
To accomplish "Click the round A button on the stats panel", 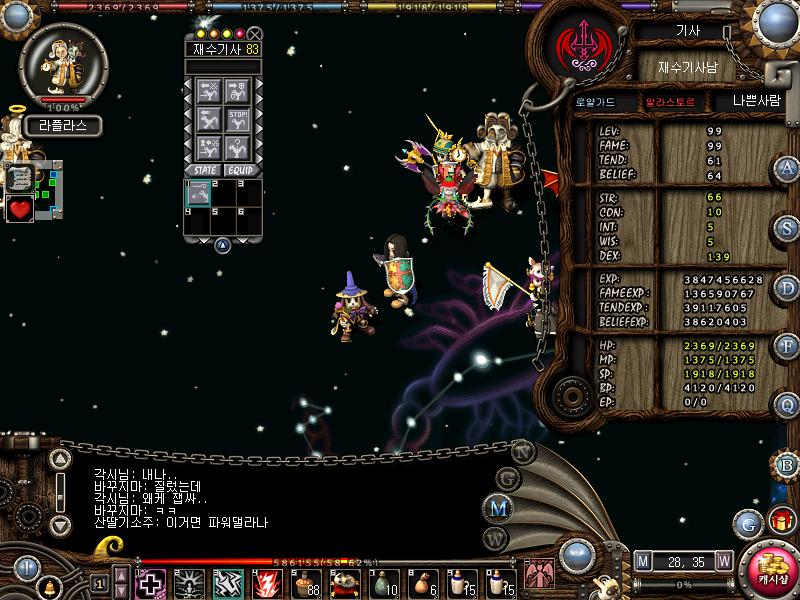I will pyautogui.click(x=787, y=169).
